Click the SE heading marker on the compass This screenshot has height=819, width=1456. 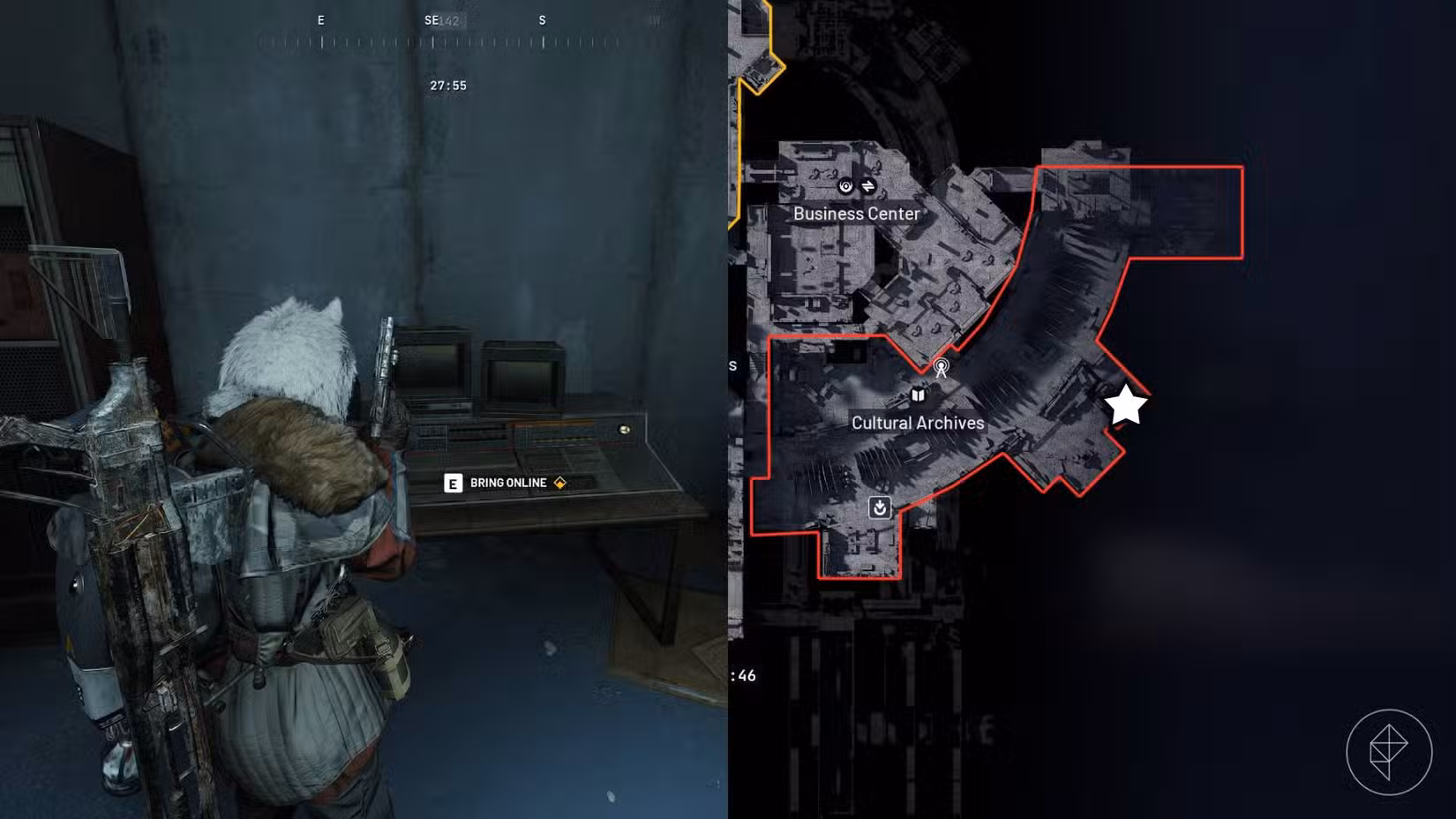[430, 19]
